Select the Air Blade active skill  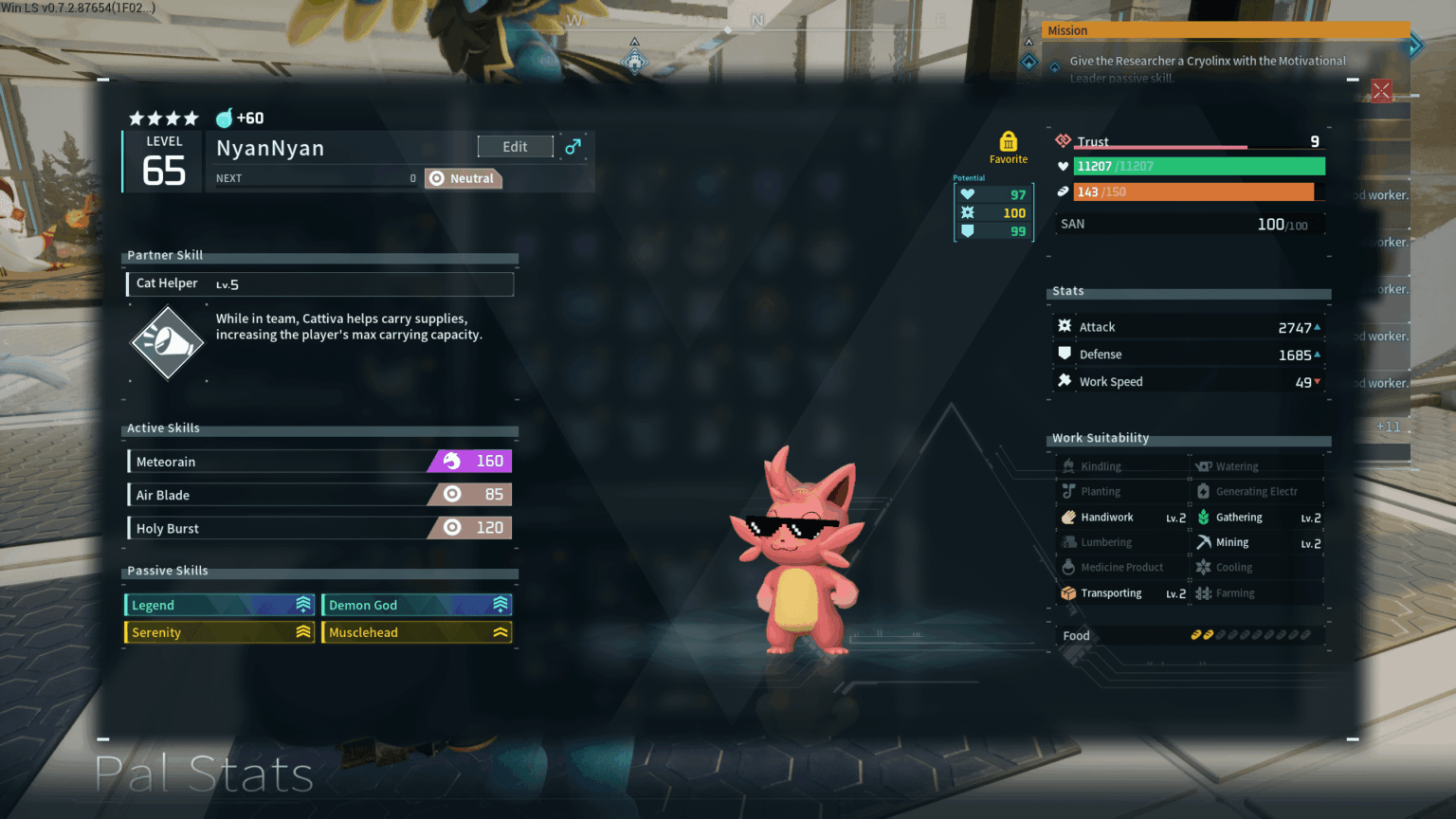pos(319,495)
